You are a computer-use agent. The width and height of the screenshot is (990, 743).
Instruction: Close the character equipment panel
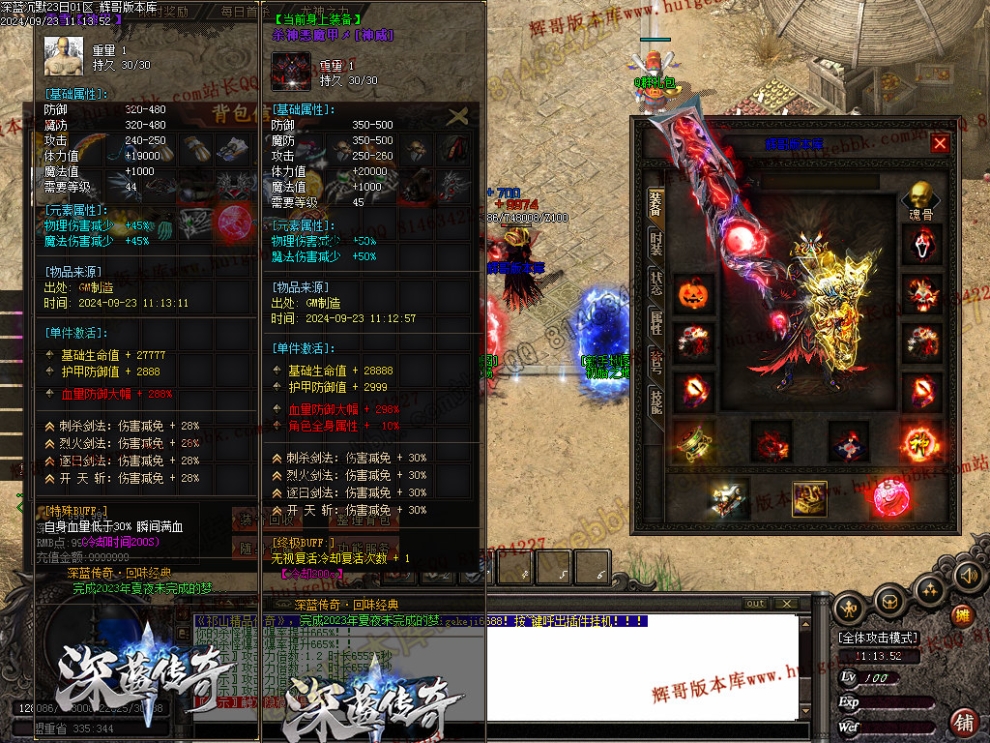940,144
